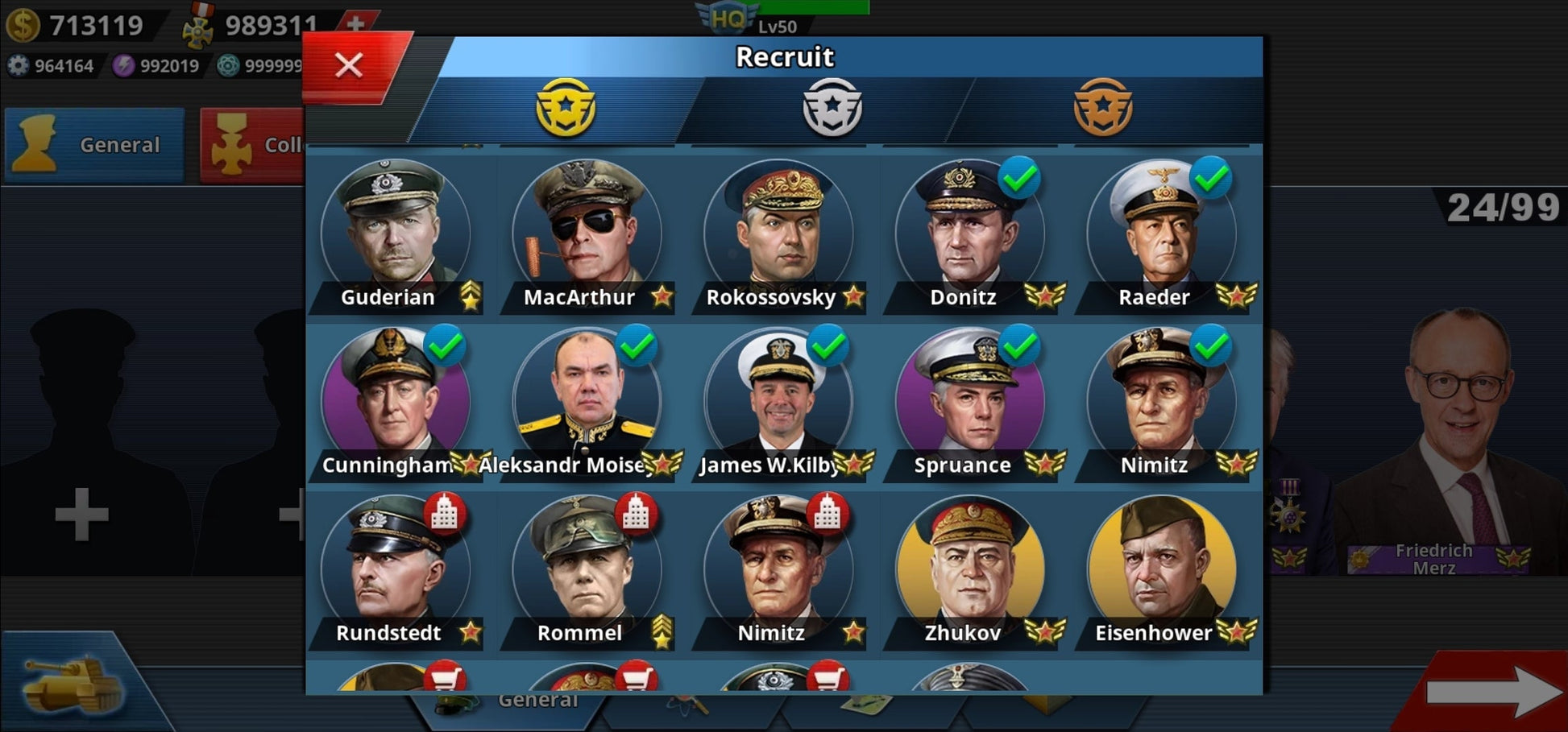Pick Rokossovsky's portrait

(778, 234)
